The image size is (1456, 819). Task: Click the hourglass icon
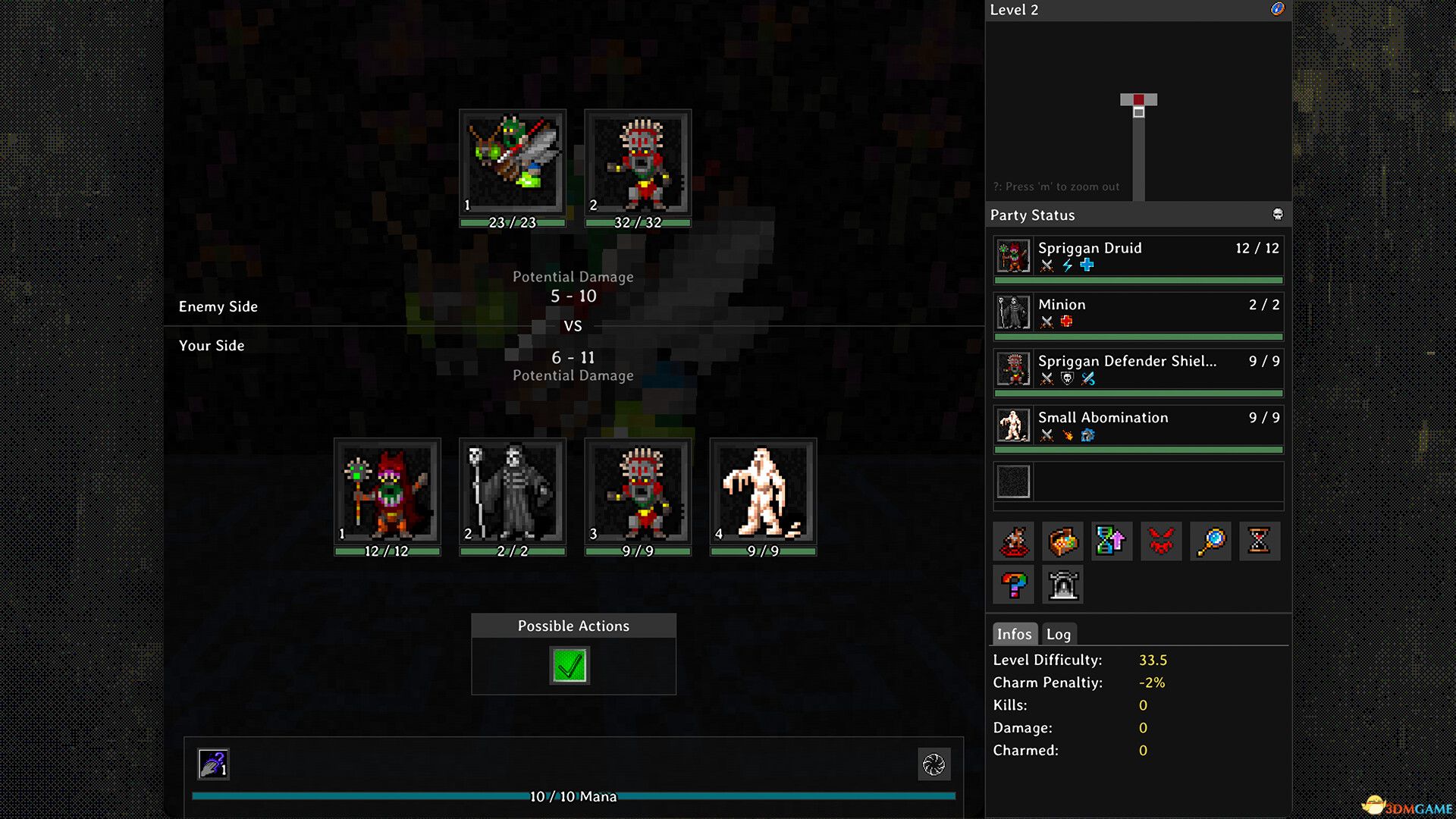(1259, 541)
